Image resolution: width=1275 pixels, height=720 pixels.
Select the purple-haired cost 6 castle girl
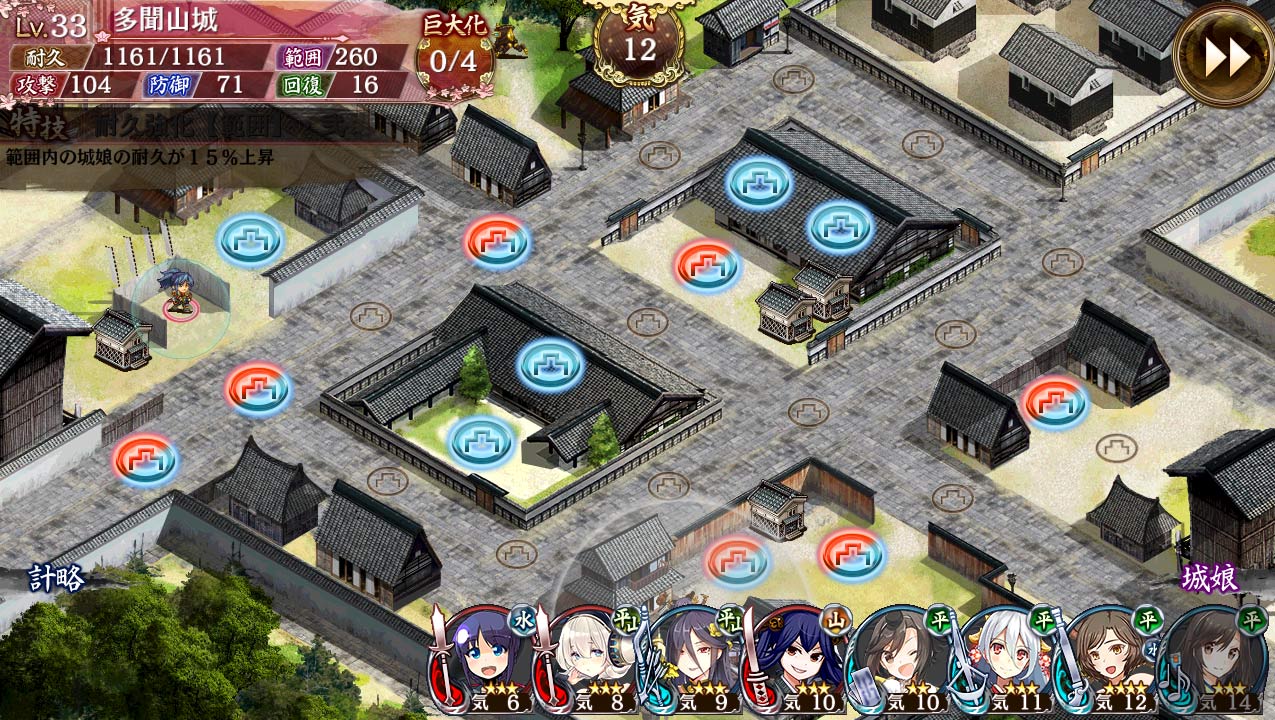tap(487, 660)
